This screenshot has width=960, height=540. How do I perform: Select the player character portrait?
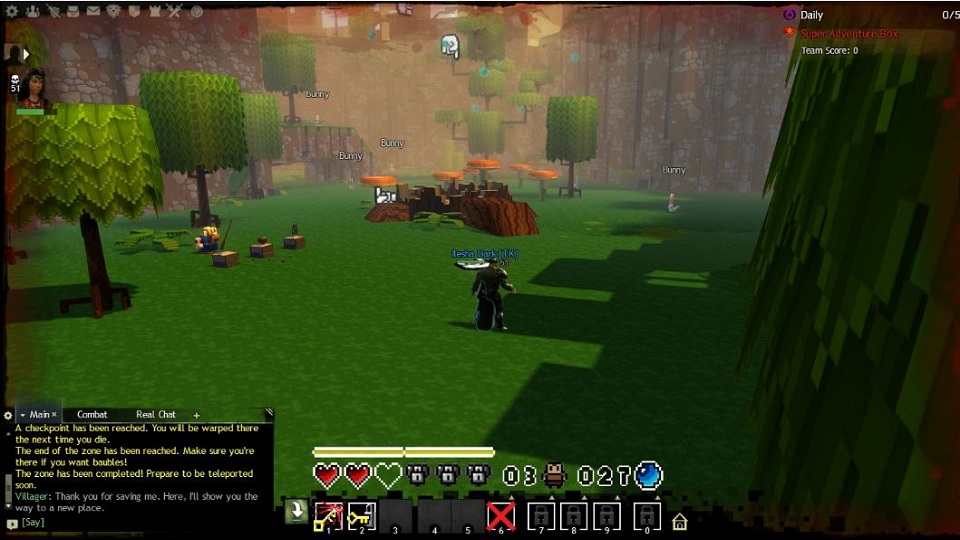click(x=33, y=88)
